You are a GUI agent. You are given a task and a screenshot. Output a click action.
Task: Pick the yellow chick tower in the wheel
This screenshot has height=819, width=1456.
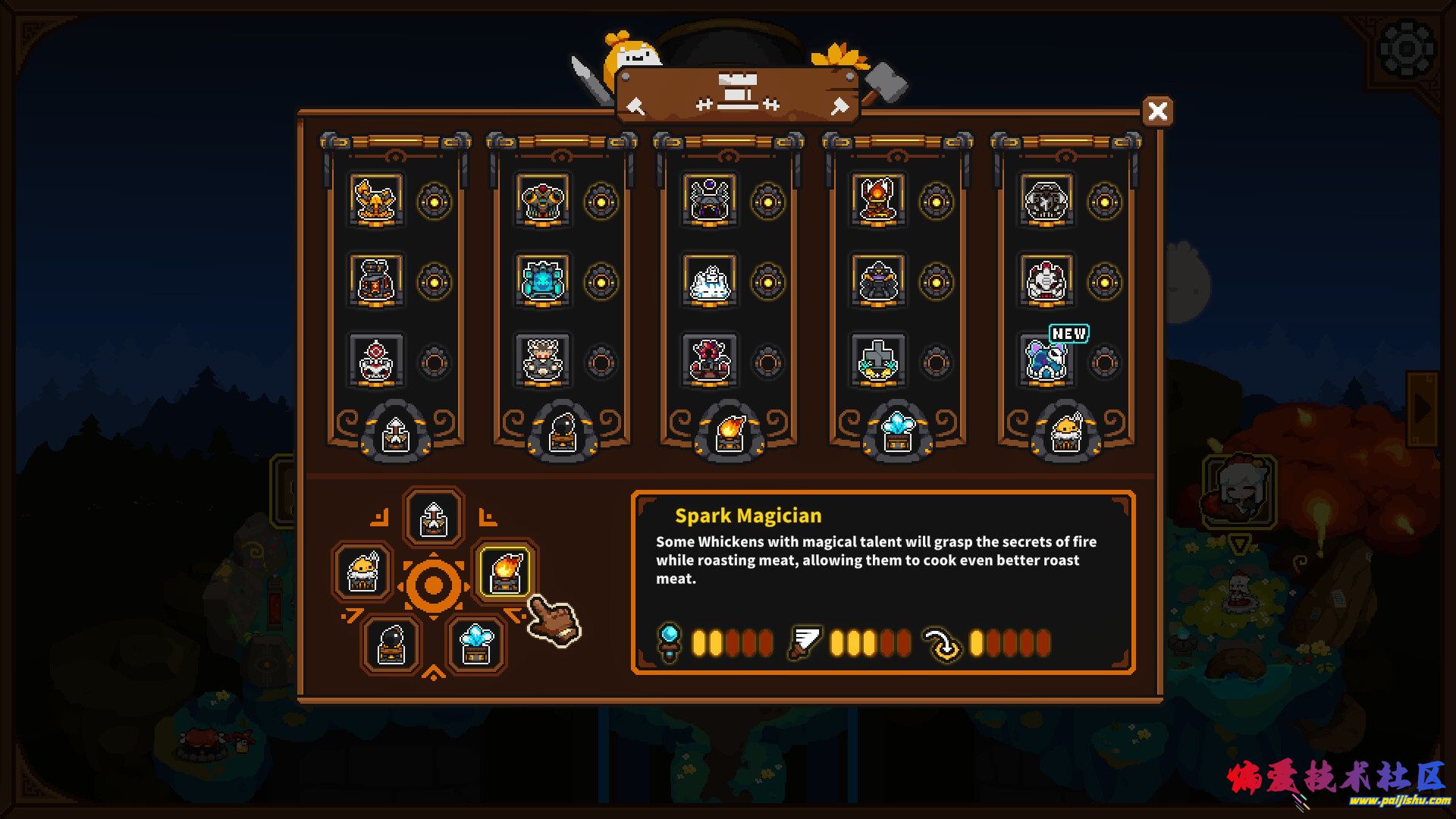pos(362,573)
